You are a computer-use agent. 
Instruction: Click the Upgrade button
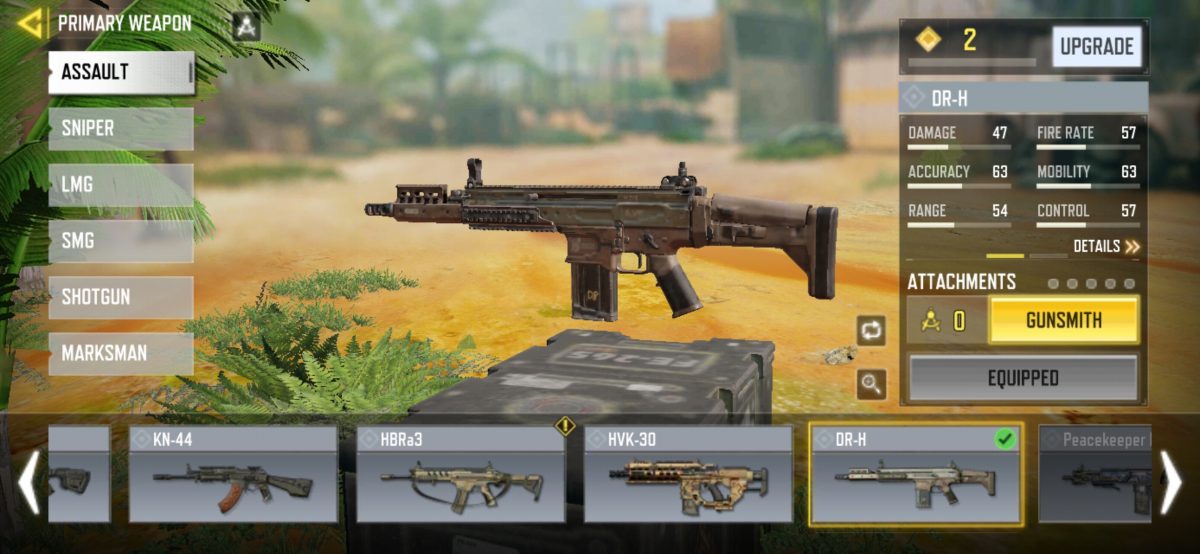(1096, 47)
